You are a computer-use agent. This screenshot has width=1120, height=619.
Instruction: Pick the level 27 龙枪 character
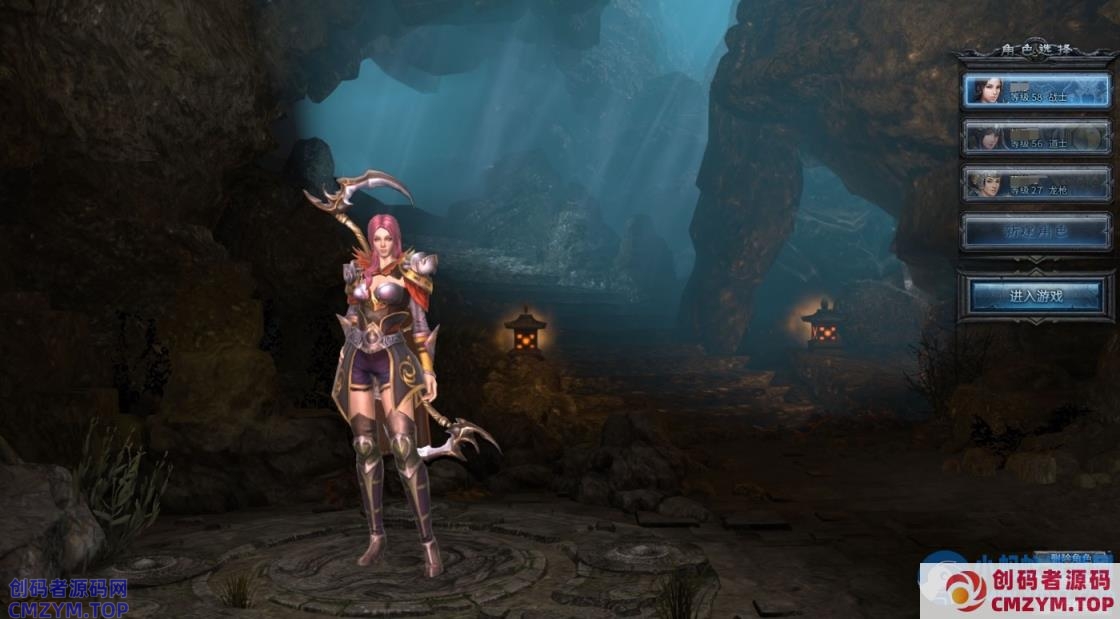pos(1036,183)
